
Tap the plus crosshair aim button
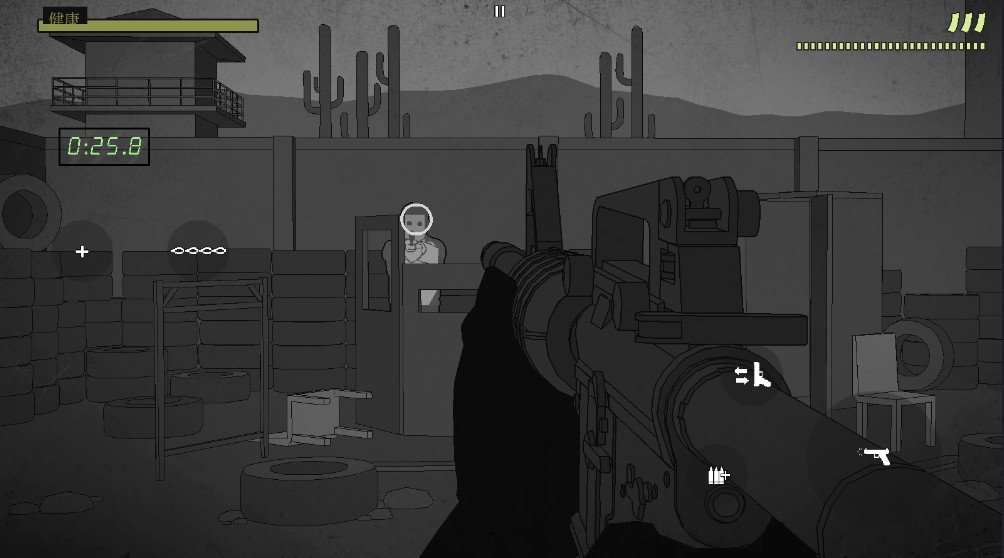[82, 251]
